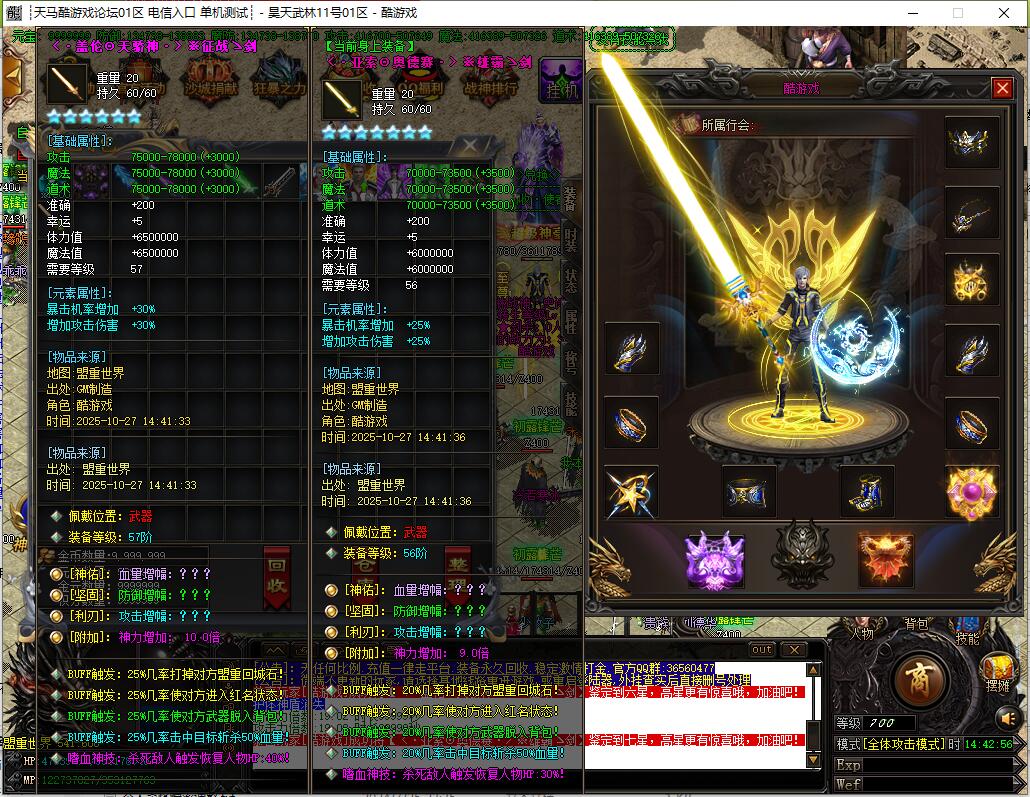This screenshot has width=1030, height=797.
Task: Select the golden star charm slot
Action: click(x=631, y=492)
